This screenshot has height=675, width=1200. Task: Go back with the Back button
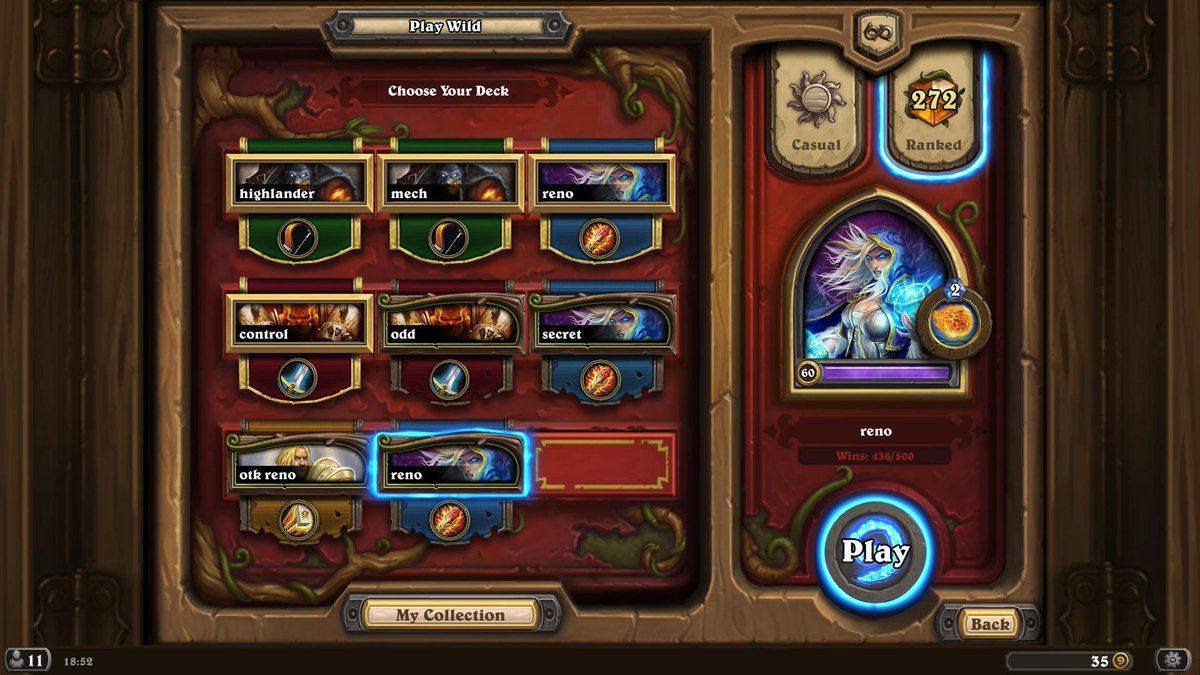click(989, 624)
